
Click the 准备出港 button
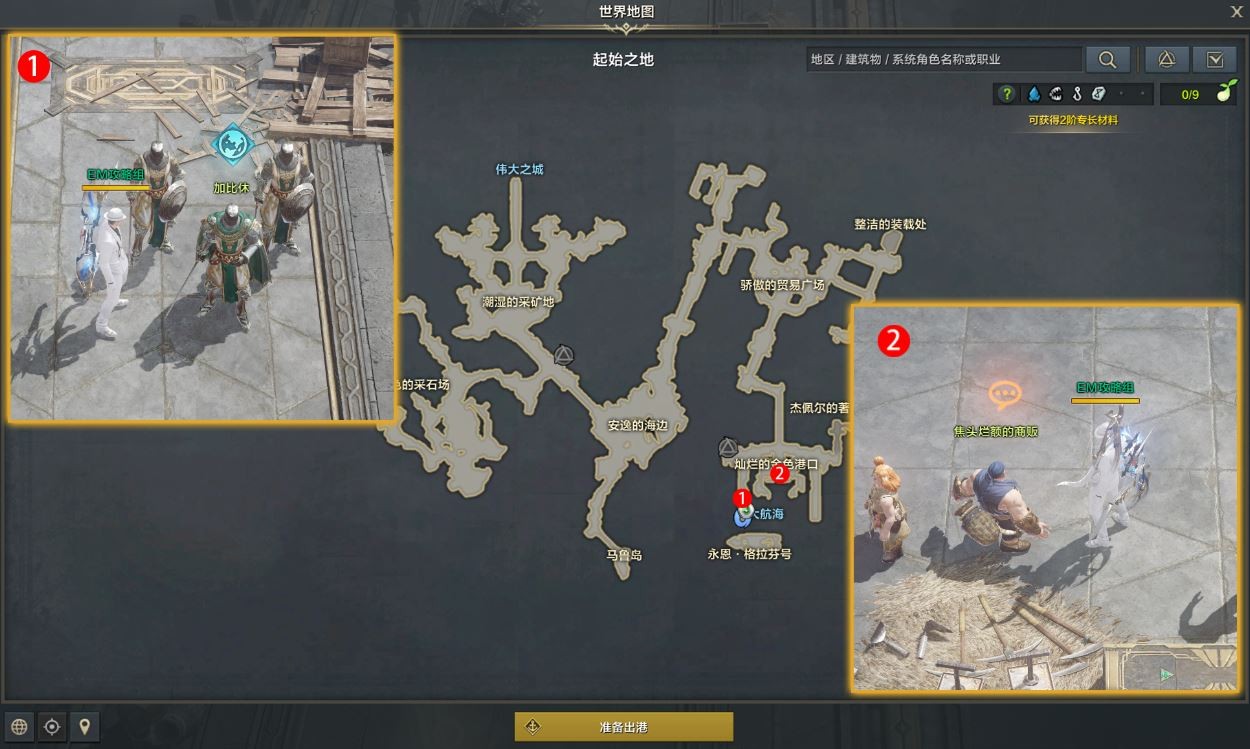[x=624, y=727]
